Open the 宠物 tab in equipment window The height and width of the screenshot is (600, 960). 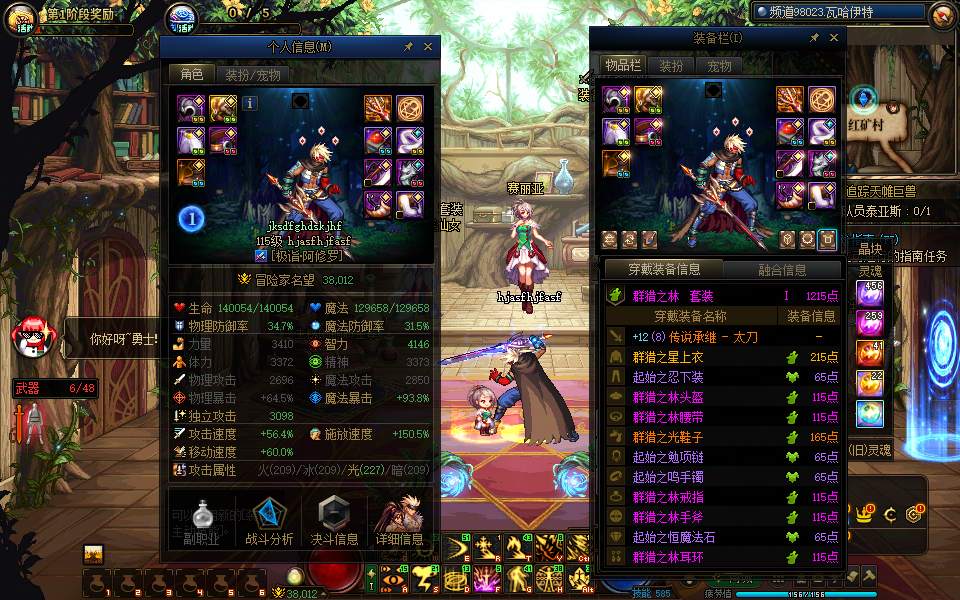(720, 66)
